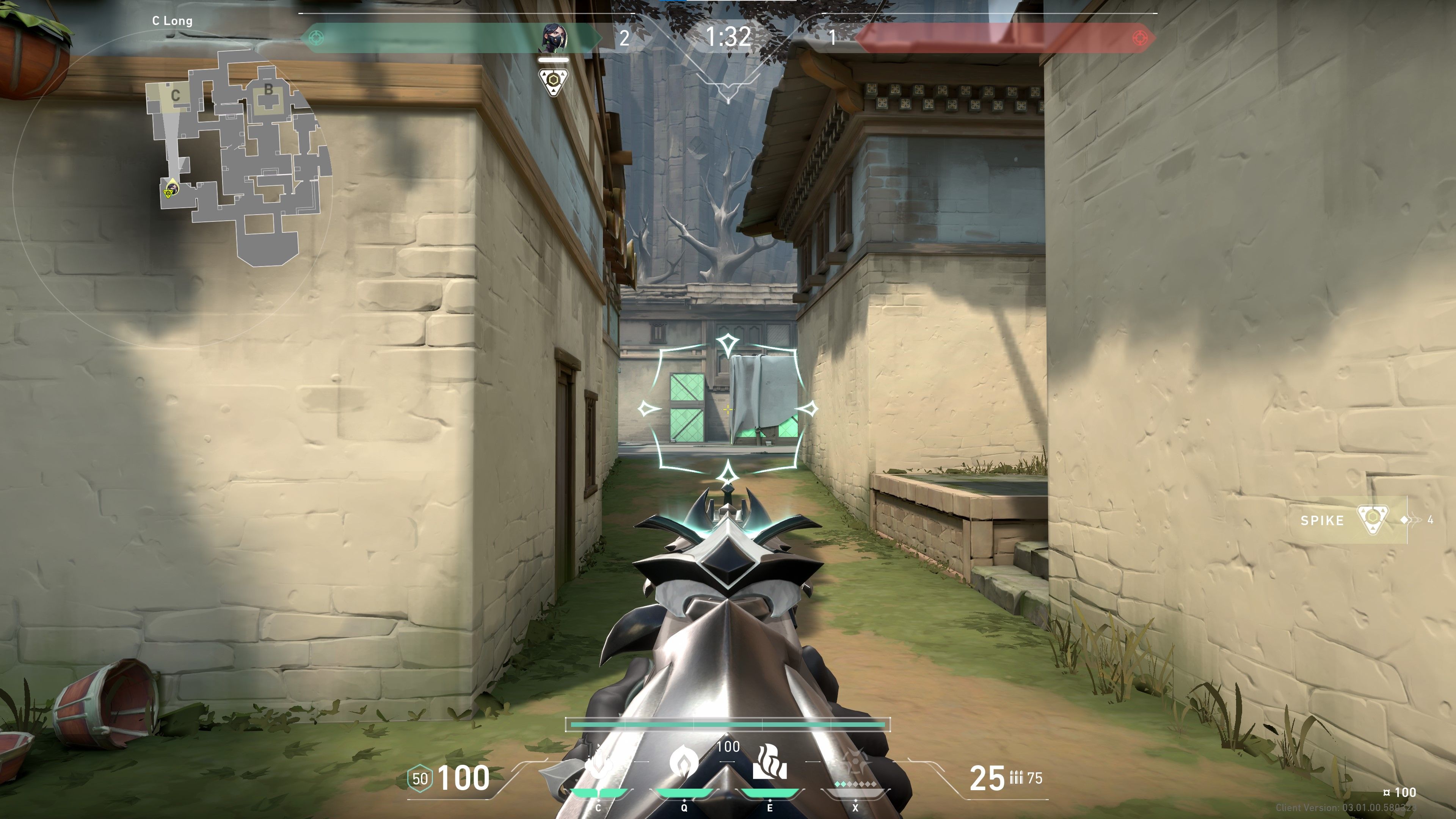The image size is (1456, 819).
Task: Select Viper's agent portrait in the top bar
Action: pyautogui.click(x=554, y=38)
